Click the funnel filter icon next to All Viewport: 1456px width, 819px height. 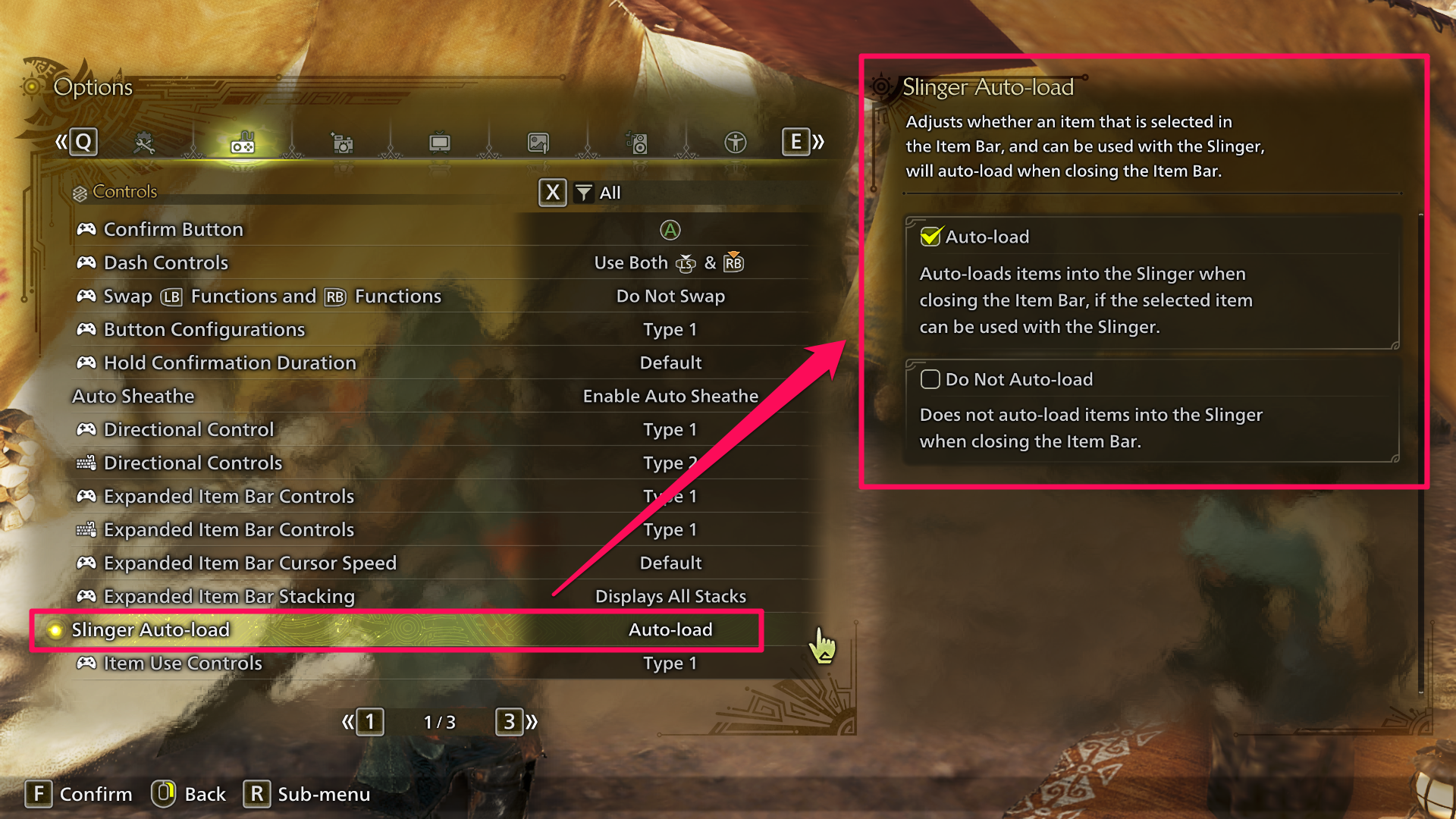(582, 193)
